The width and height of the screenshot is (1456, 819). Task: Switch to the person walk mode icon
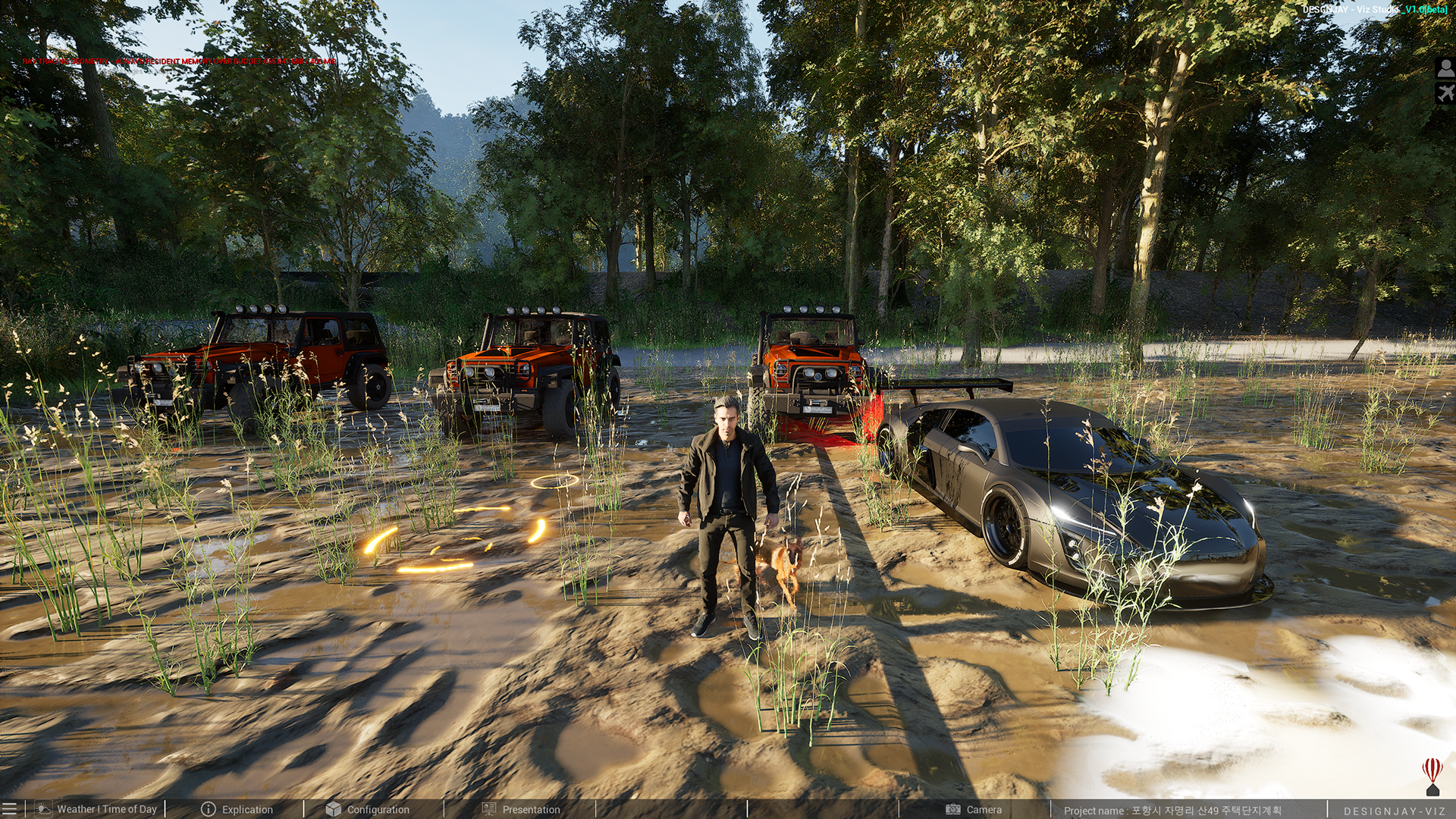(x=1445, y=69)
